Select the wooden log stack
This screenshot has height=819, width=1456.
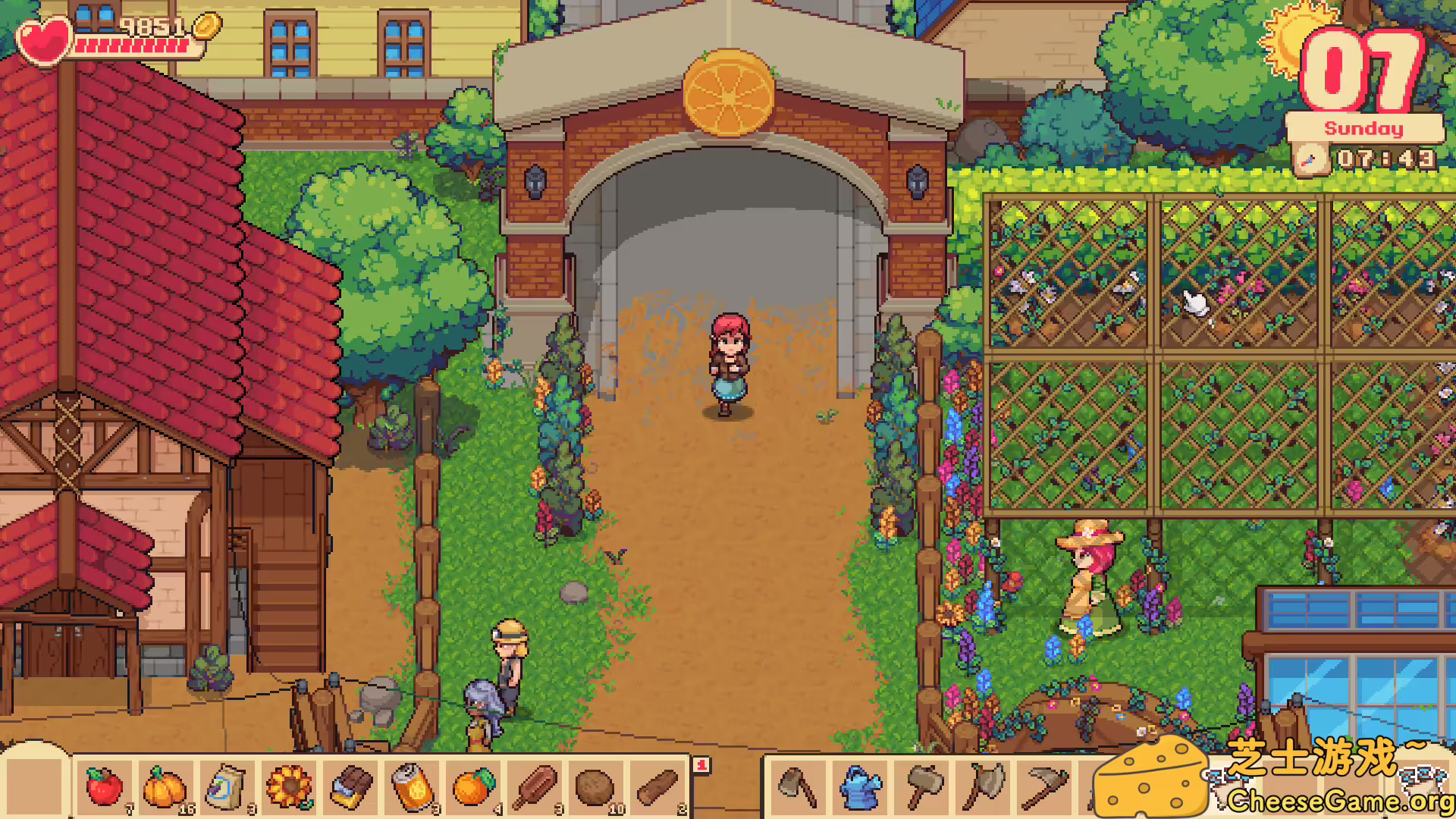click(661, 786)
